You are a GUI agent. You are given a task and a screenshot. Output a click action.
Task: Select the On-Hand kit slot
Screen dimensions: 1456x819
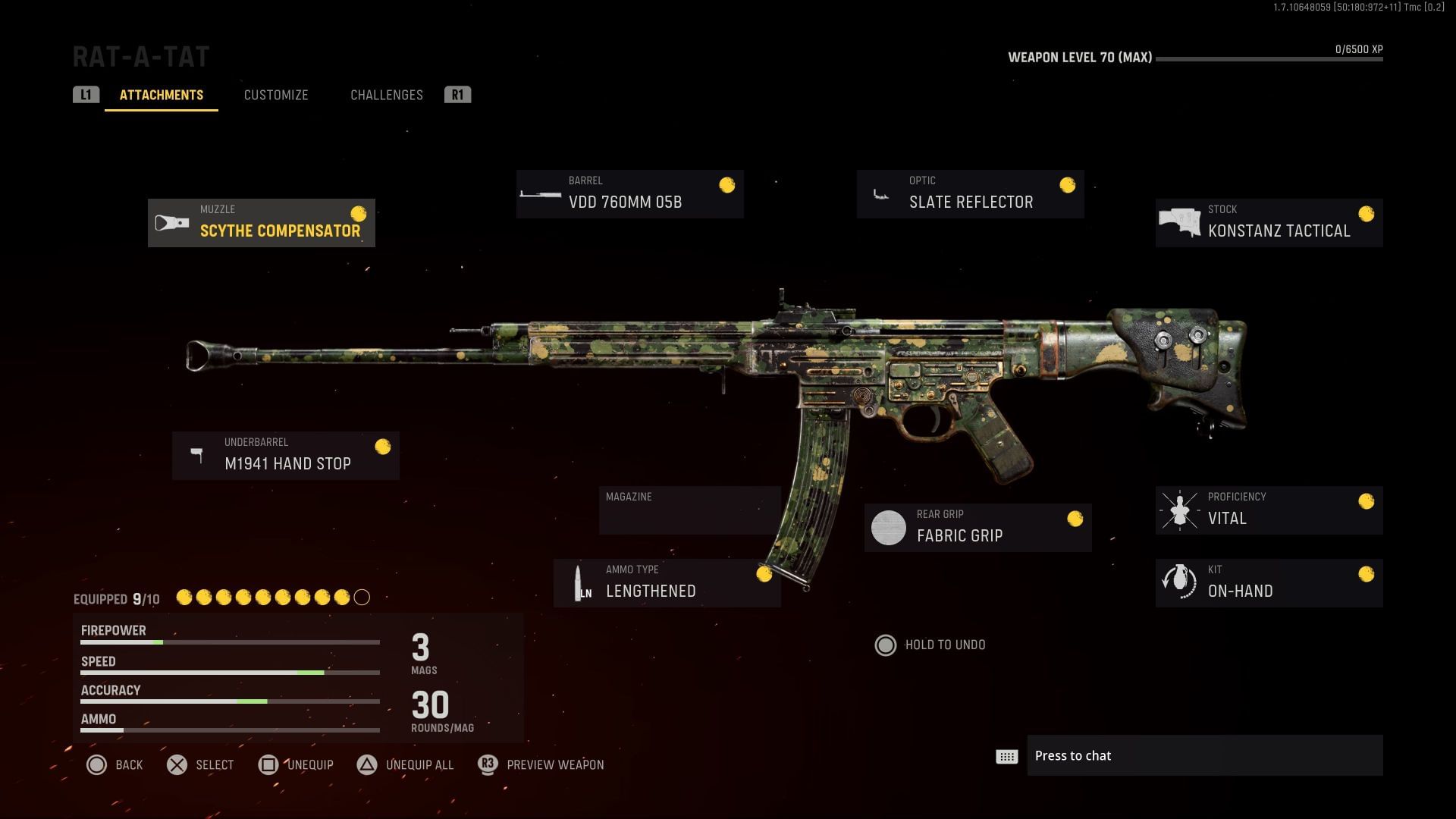click(x=1269, y=583)
